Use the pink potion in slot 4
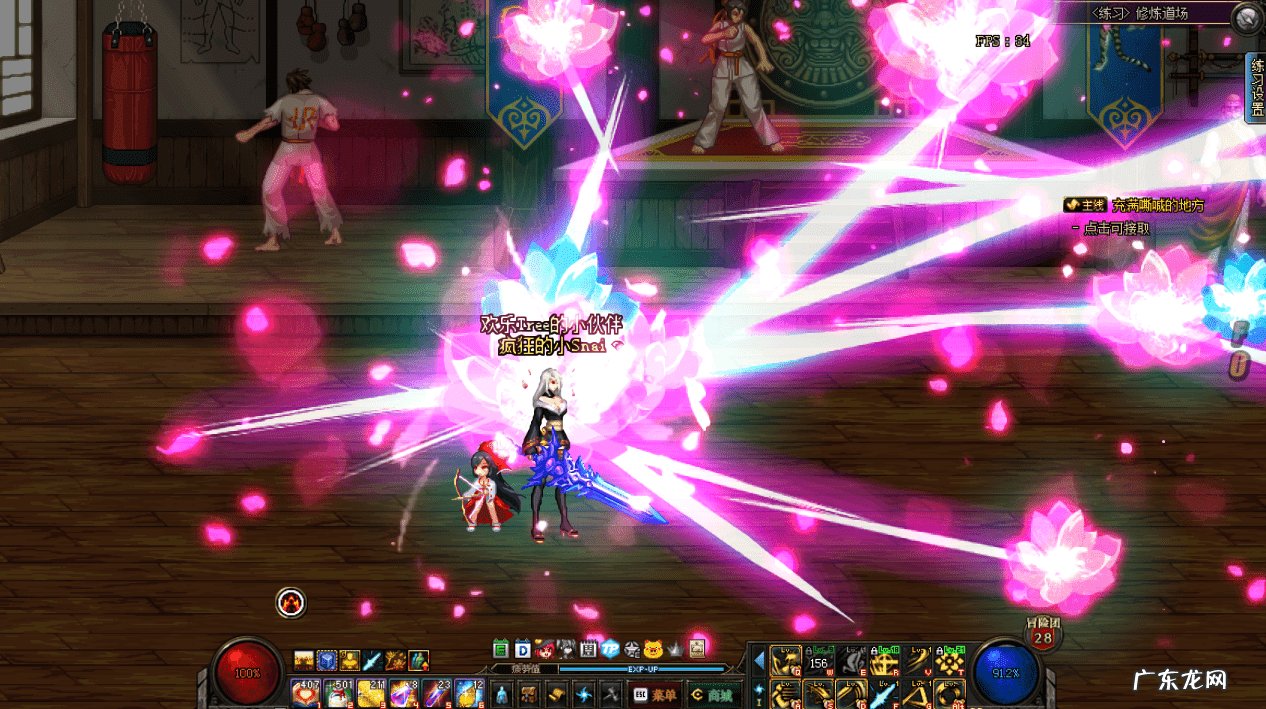 coord(404,692)
